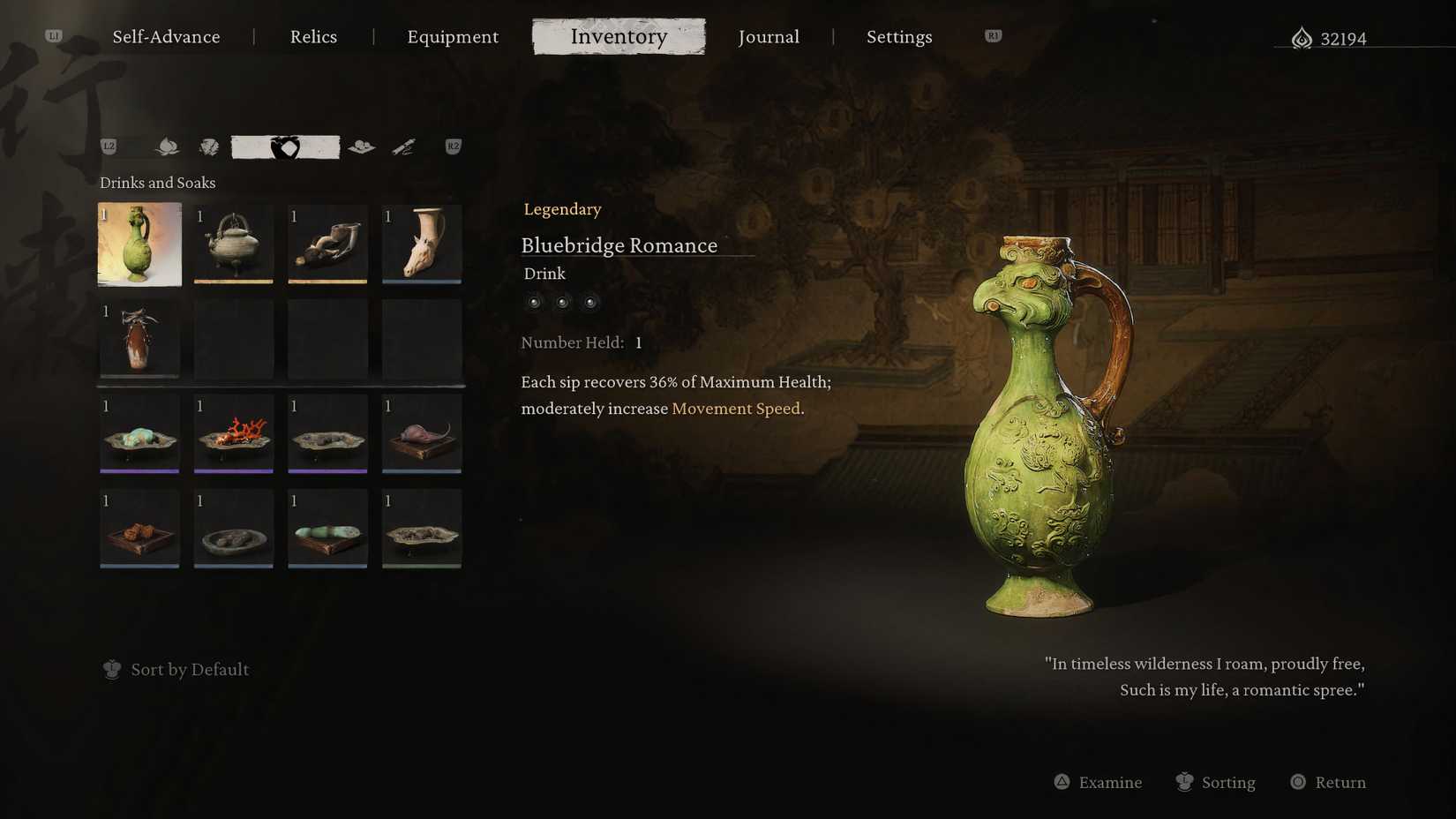The width and height of the screenshot is (1456, 819).
Task: Pick the red coral soak slot
Action: (234, 433)
